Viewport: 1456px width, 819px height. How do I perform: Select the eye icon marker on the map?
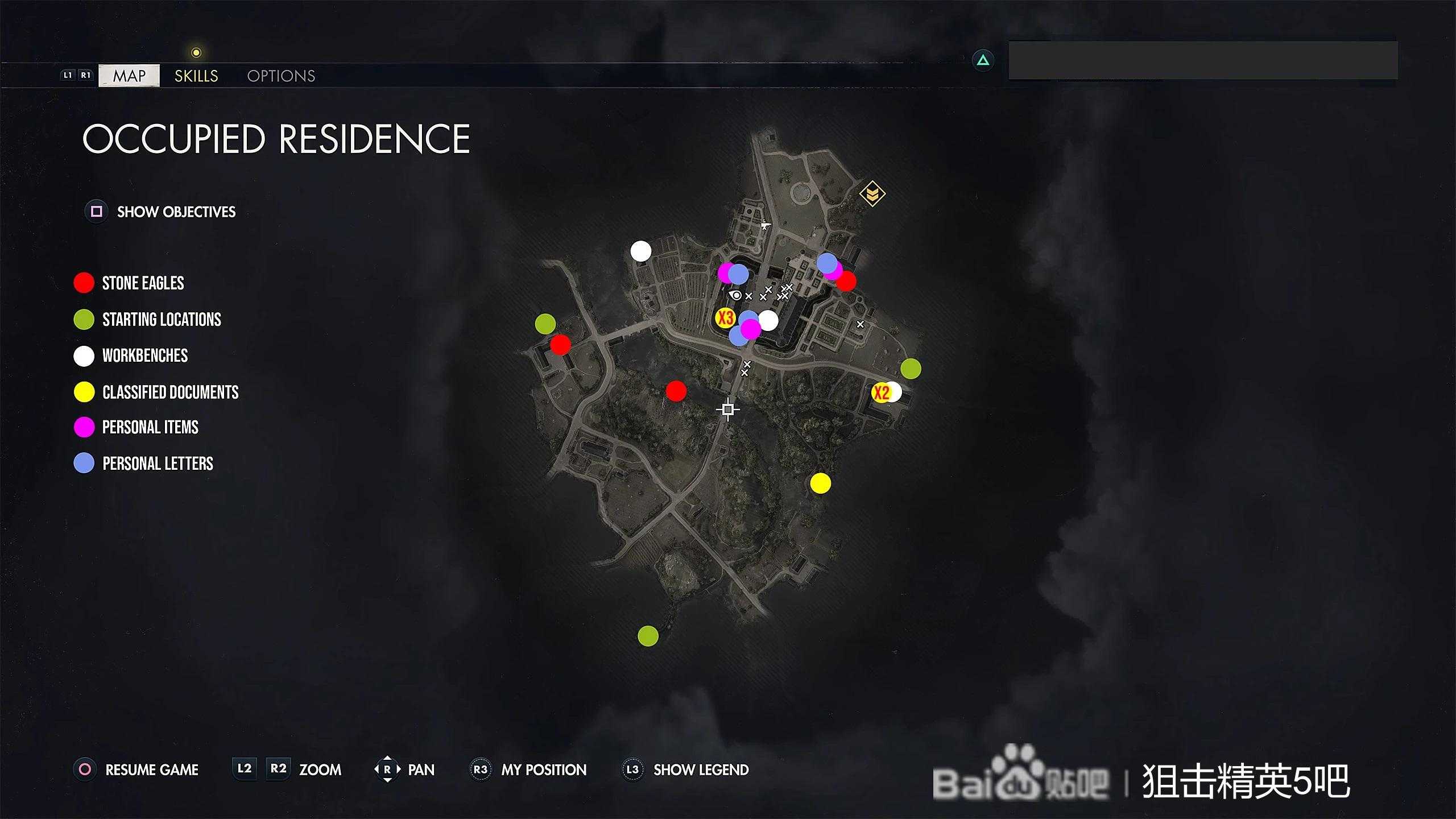coord(736,295)
